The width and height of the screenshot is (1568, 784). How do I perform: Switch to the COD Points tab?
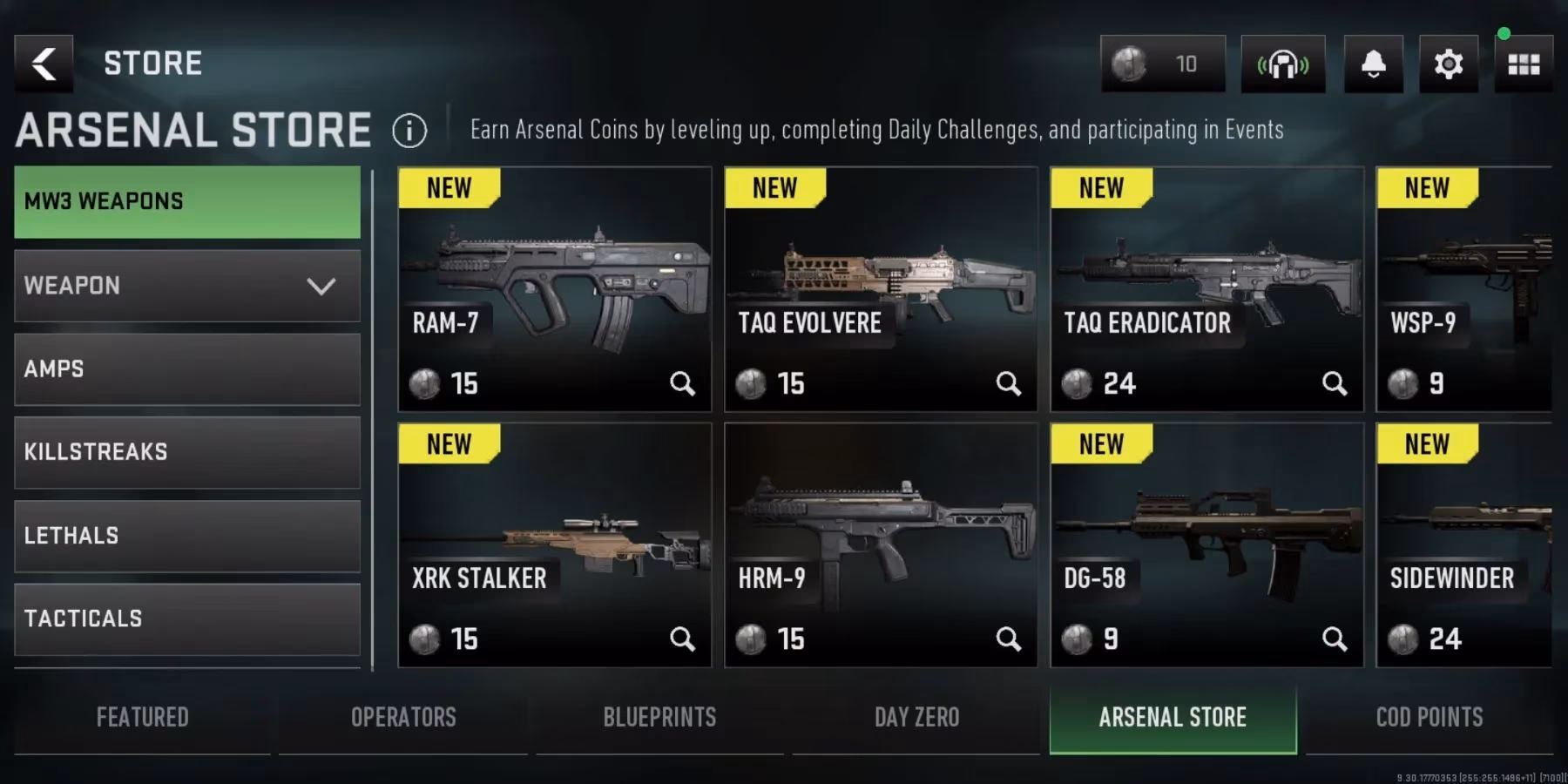click(x=1429, y=717)
